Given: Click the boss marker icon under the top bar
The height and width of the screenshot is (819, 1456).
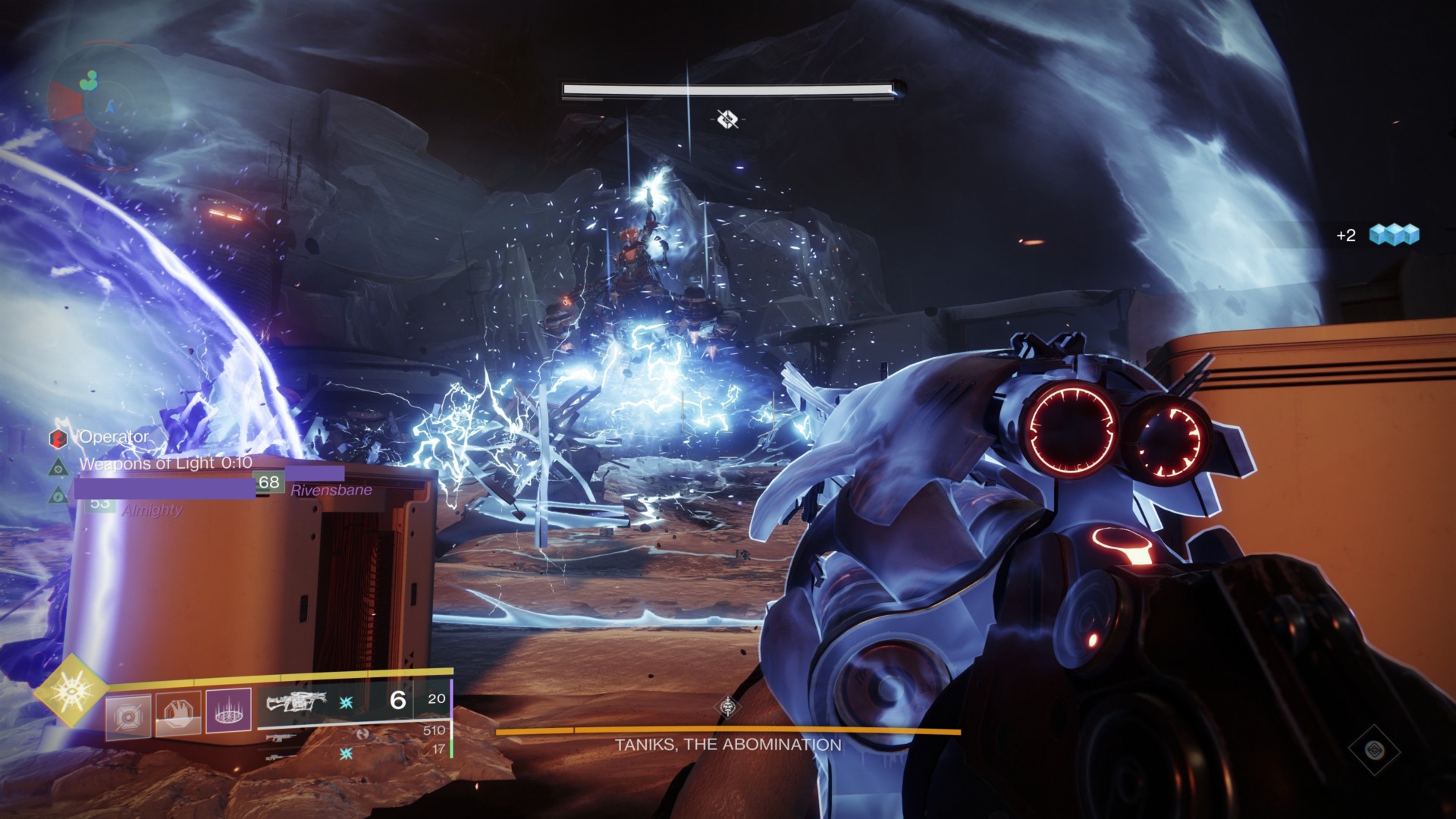Looking at the screenshot, I should (x=727, y=118).
